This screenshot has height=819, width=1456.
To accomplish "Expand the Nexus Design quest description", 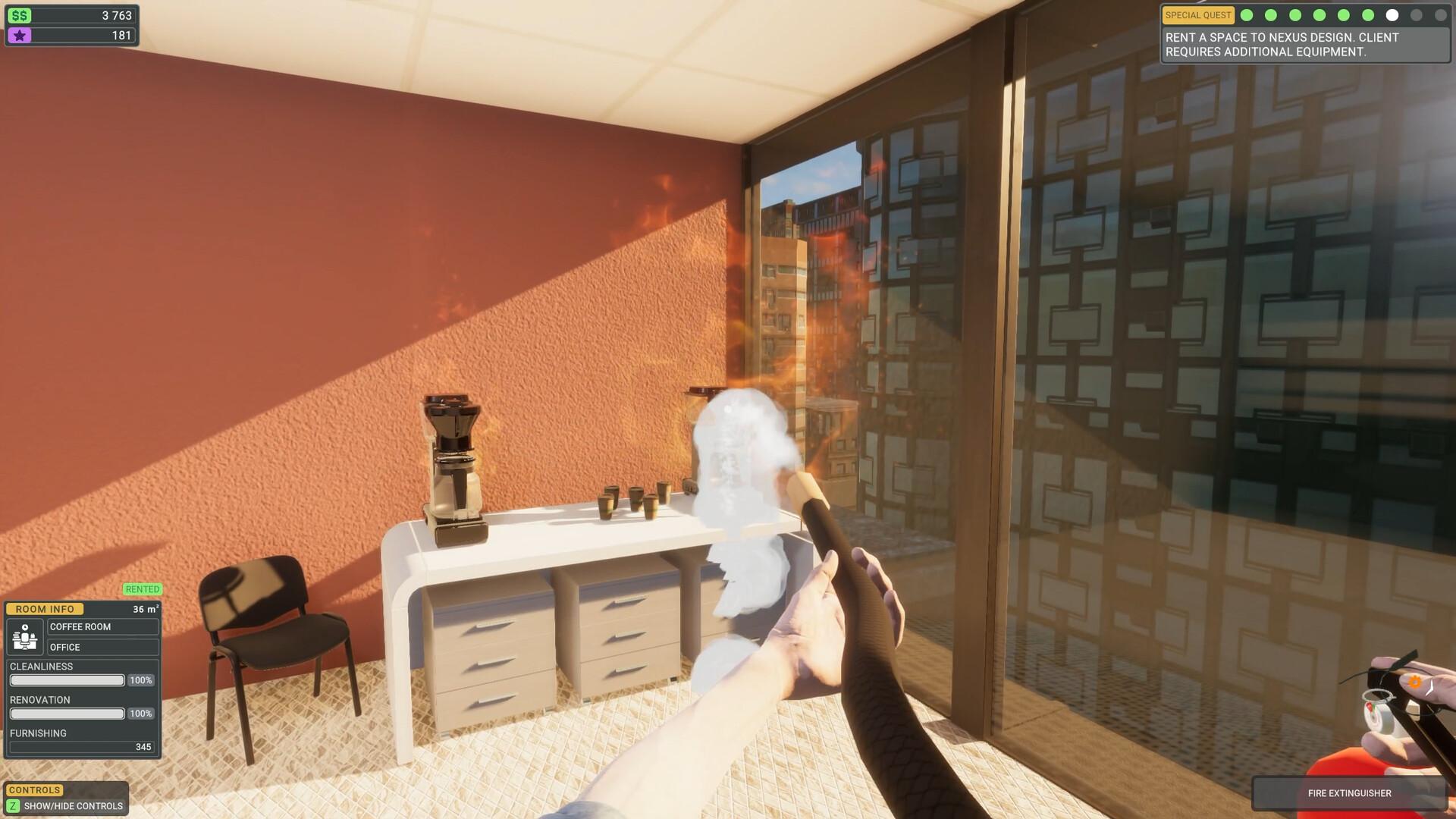I will [1304, 43].
